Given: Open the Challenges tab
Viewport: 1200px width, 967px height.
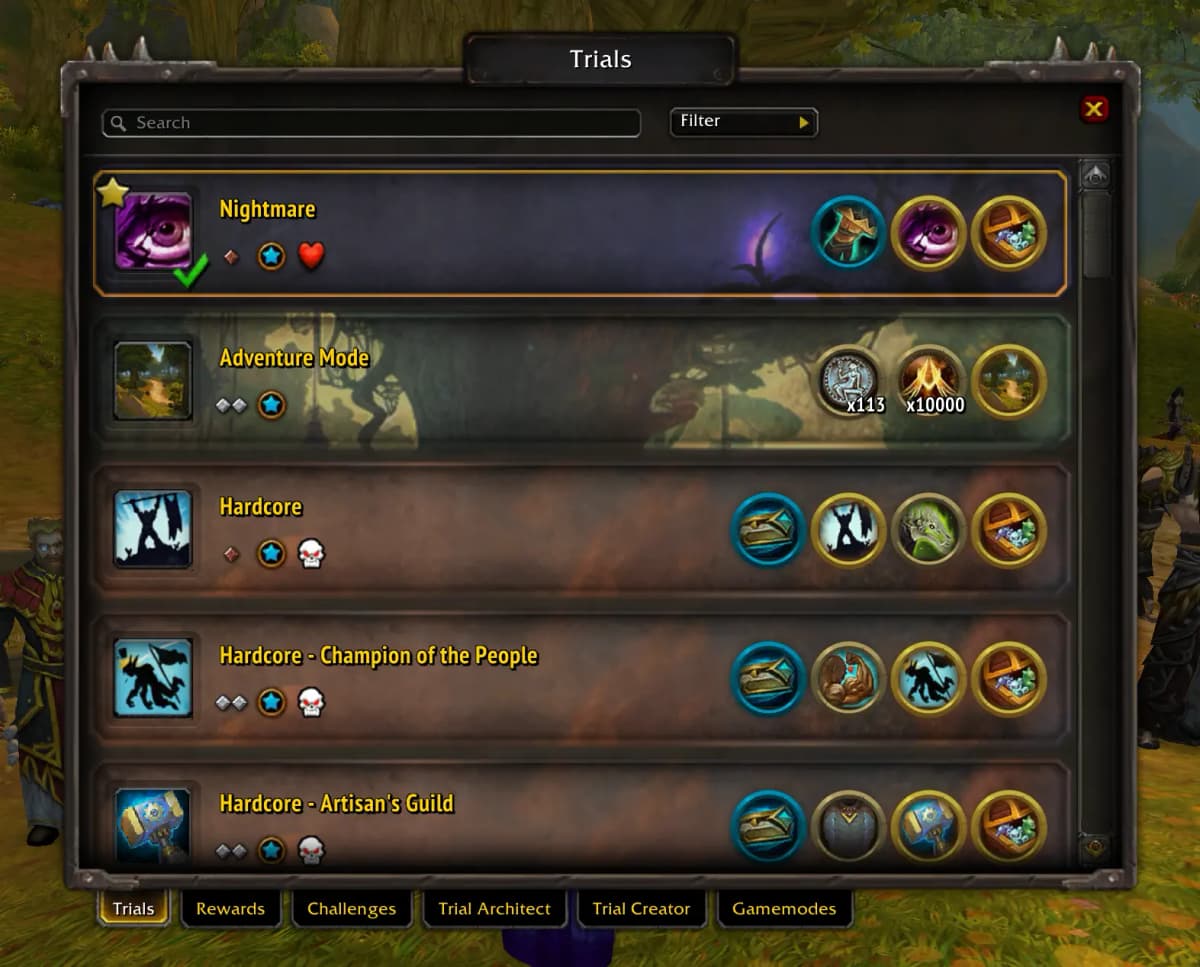Looking at the screenshot, I should coord(351,908).
